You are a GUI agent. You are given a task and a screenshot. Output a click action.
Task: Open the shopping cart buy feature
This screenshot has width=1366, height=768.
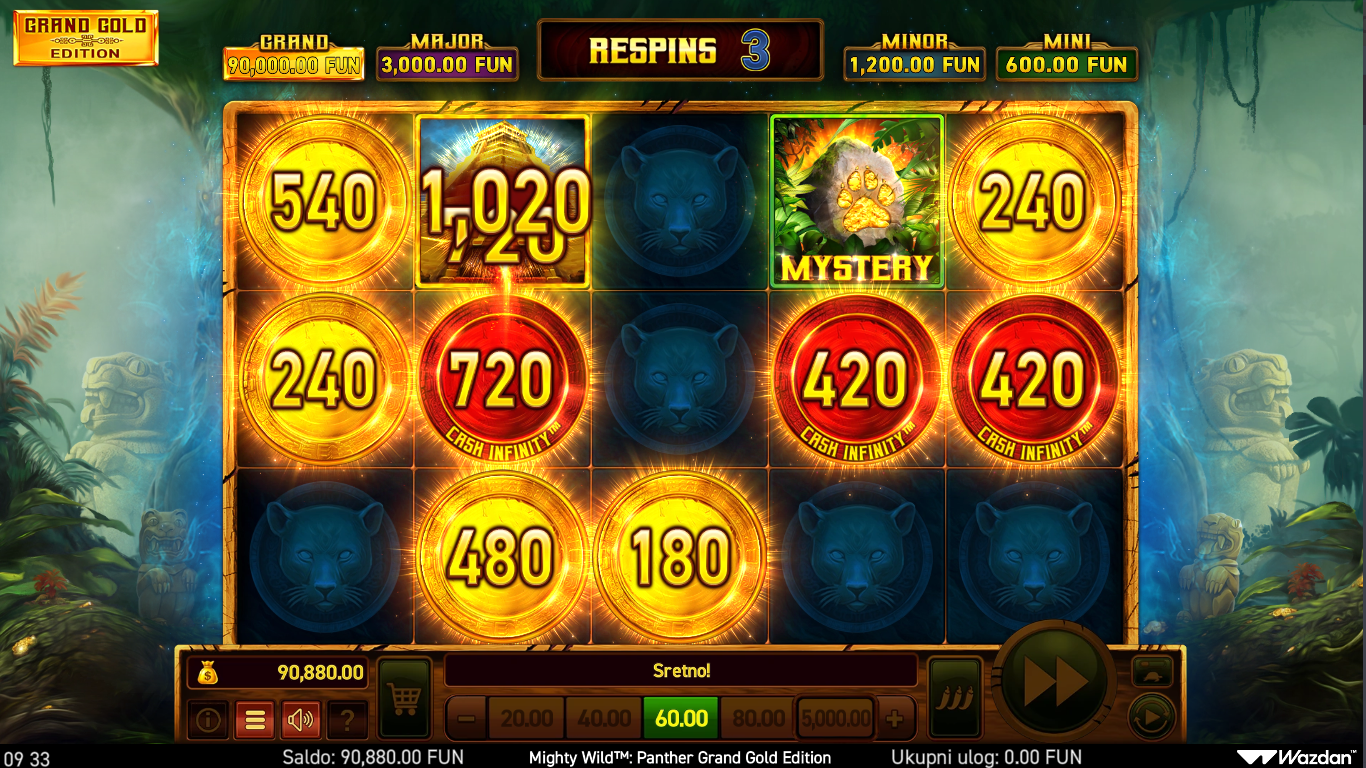click(404, 699)
